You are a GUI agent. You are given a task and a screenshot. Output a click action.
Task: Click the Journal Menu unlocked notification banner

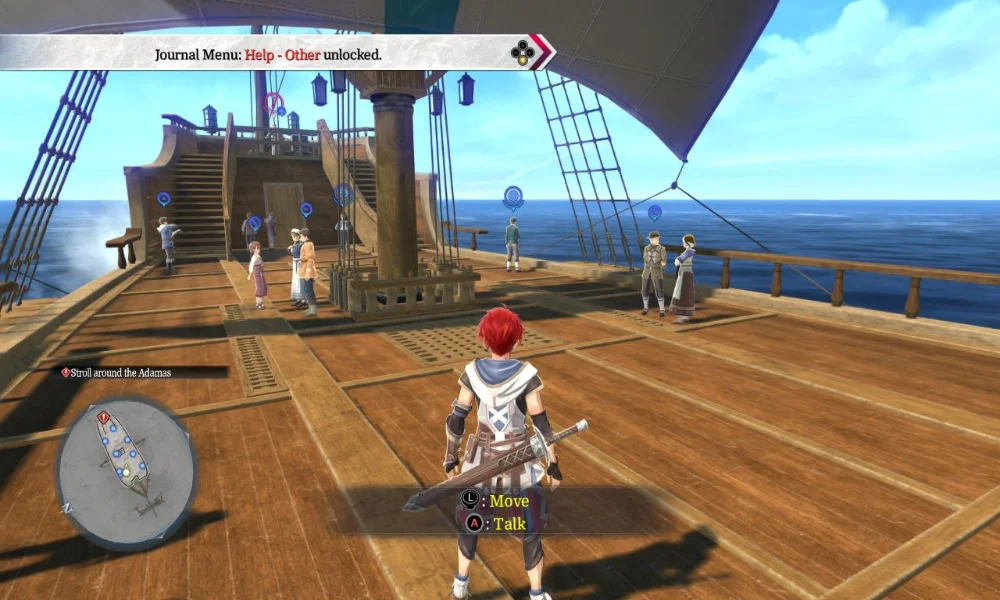tap(268, 53)
